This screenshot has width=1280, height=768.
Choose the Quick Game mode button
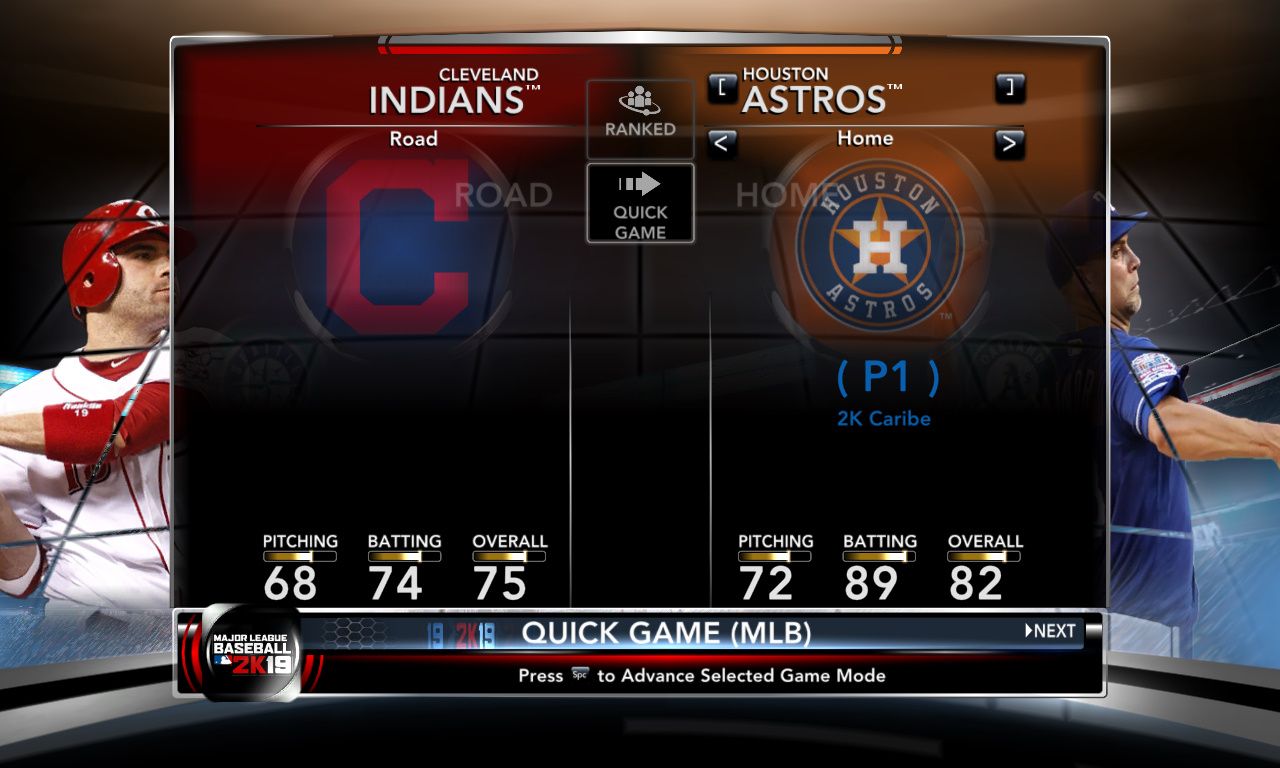640,204
